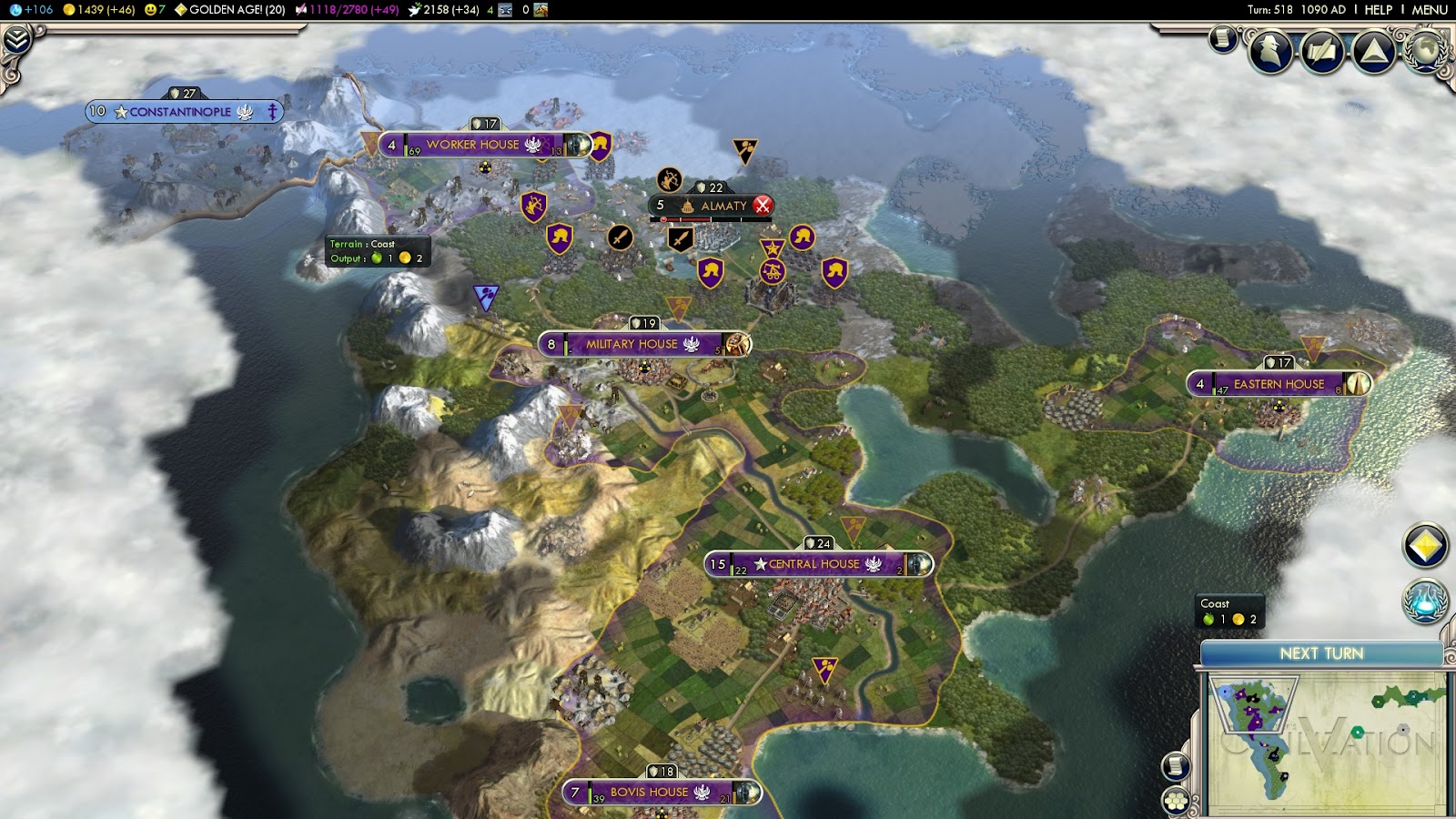Expand the chevron panel in the top-left corner
This screenshot has width=1456, height=819.
point(17,40)
